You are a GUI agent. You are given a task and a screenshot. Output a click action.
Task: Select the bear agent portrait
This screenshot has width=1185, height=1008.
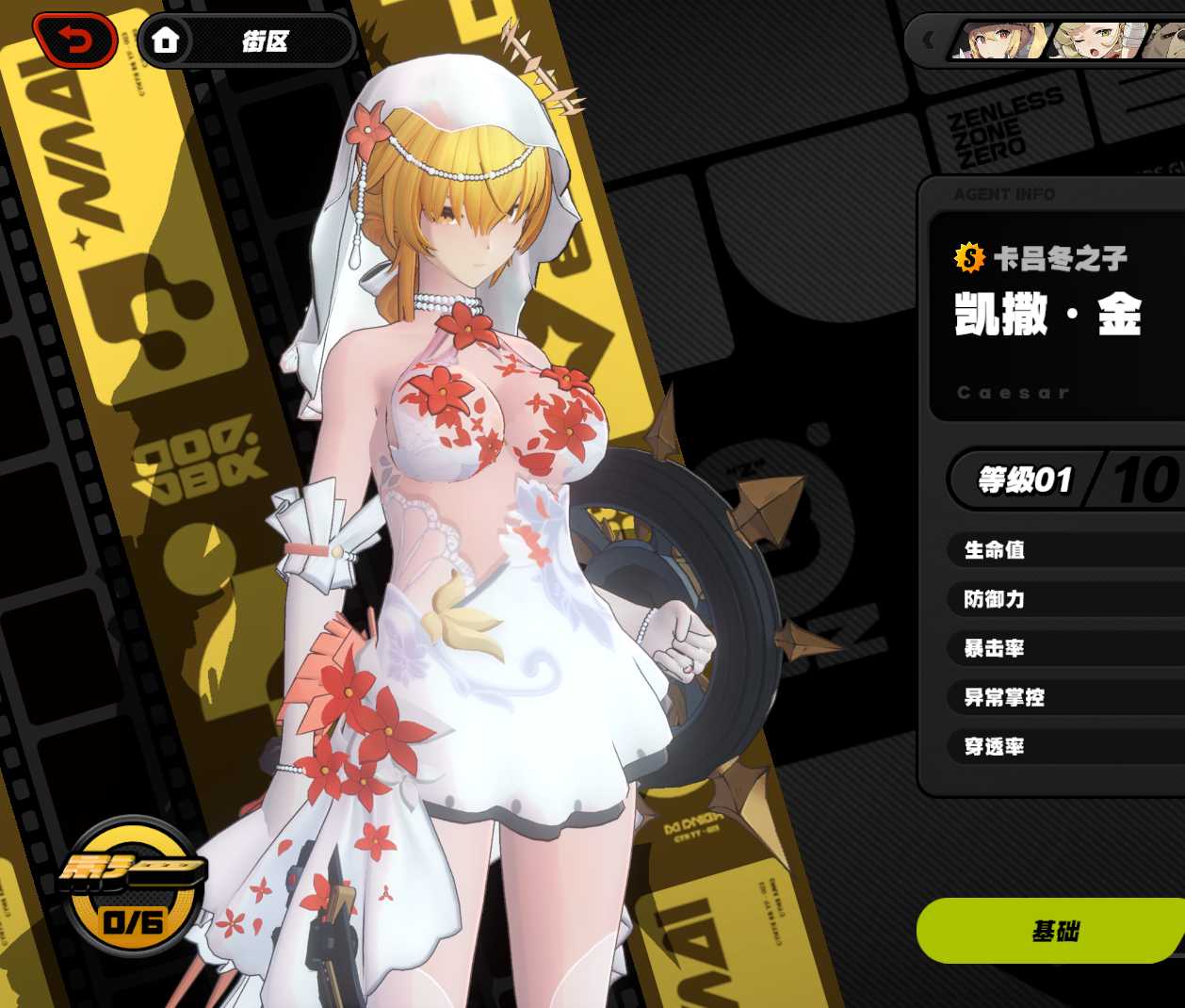(x=1164, y=41)
